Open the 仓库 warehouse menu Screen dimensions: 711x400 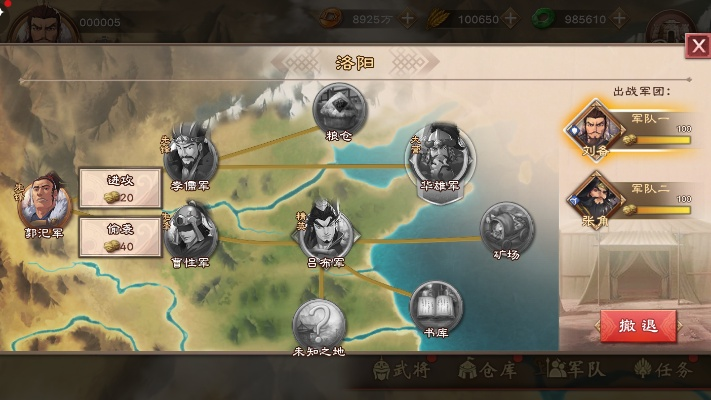[487, 369]
